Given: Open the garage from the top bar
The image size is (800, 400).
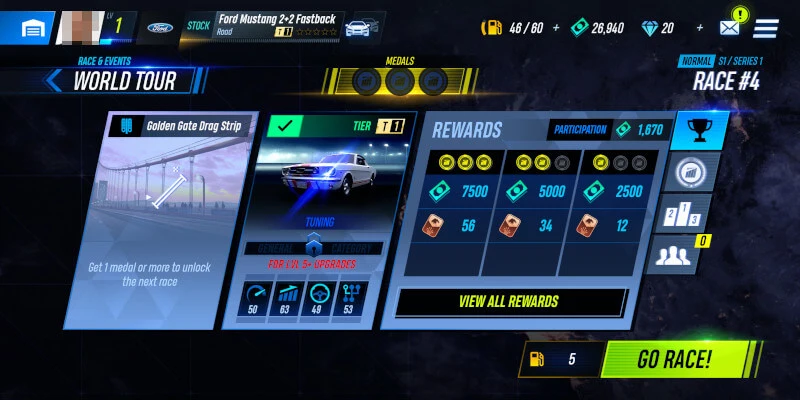Looking at the screenshot, I should pos(28,27).
